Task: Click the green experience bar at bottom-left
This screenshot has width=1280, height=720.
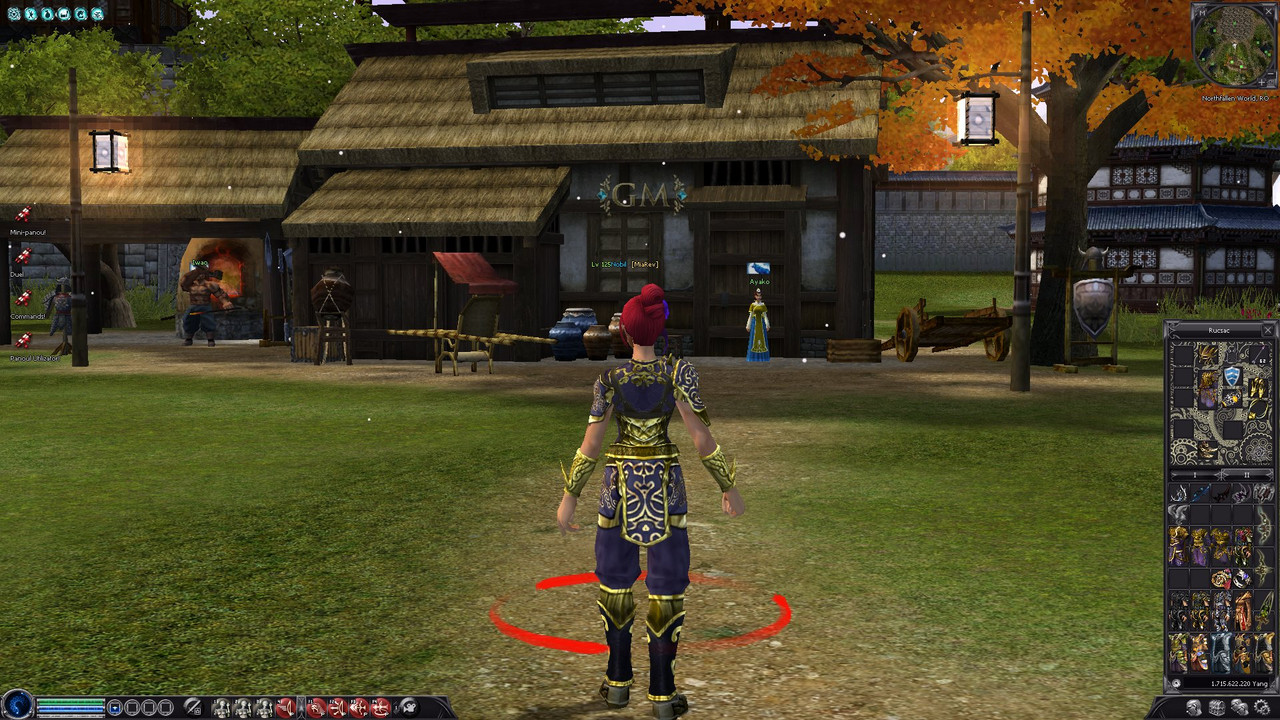Action: 70,702
